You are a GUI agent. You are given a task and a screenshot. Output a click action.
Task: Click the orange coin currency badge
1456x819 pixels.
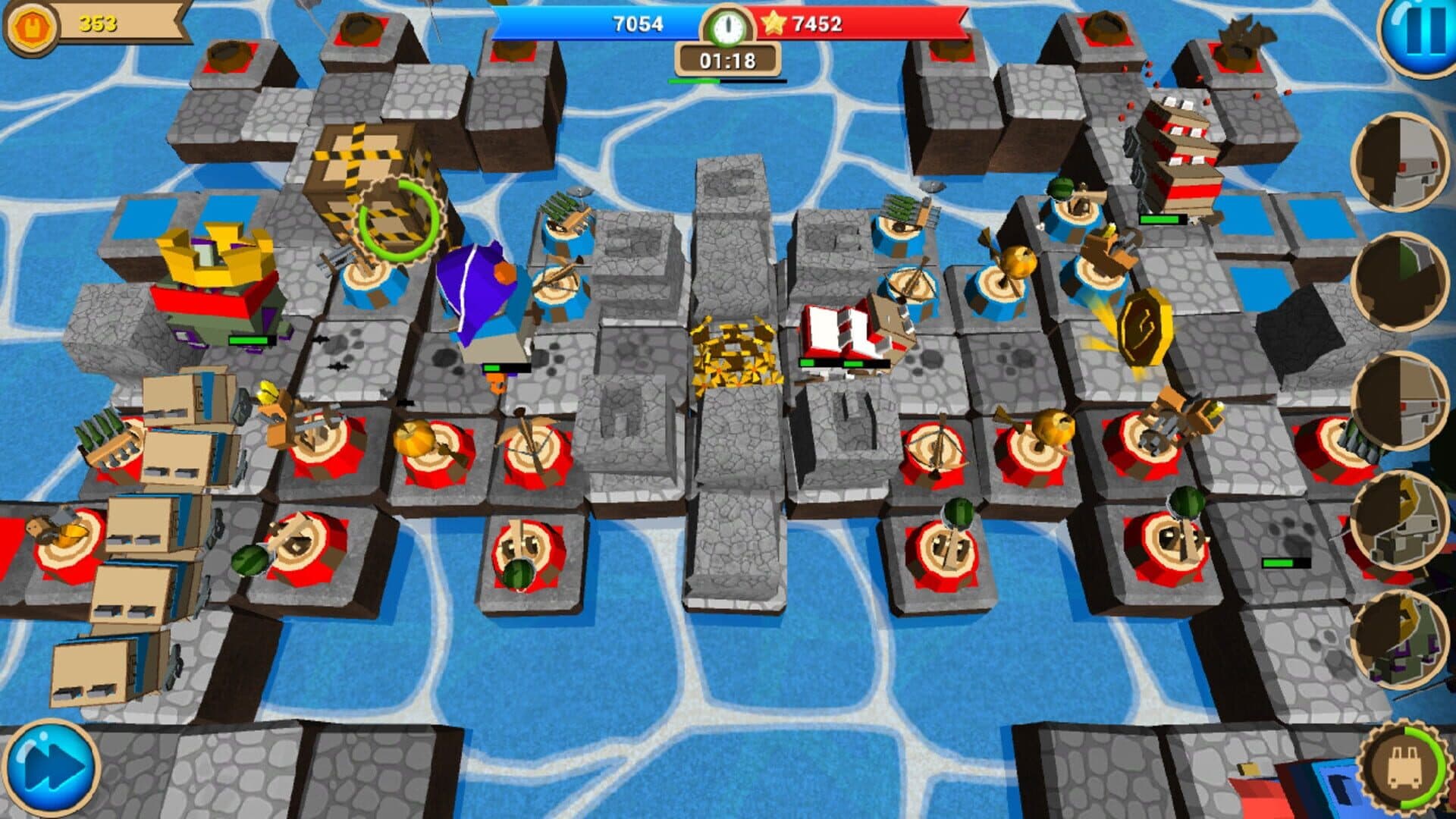32,27
